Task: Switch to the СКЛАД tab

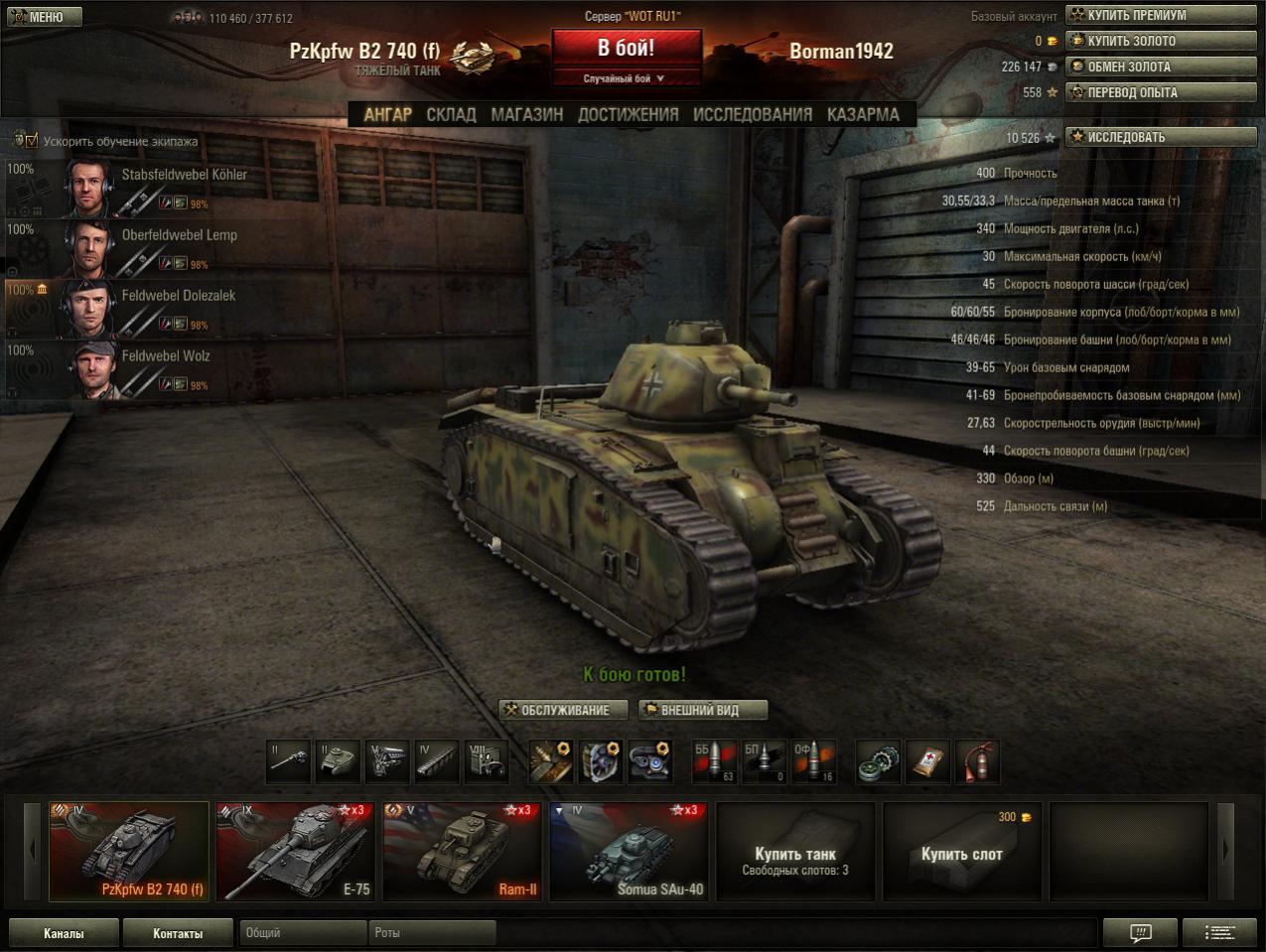Action: [451, 115]
